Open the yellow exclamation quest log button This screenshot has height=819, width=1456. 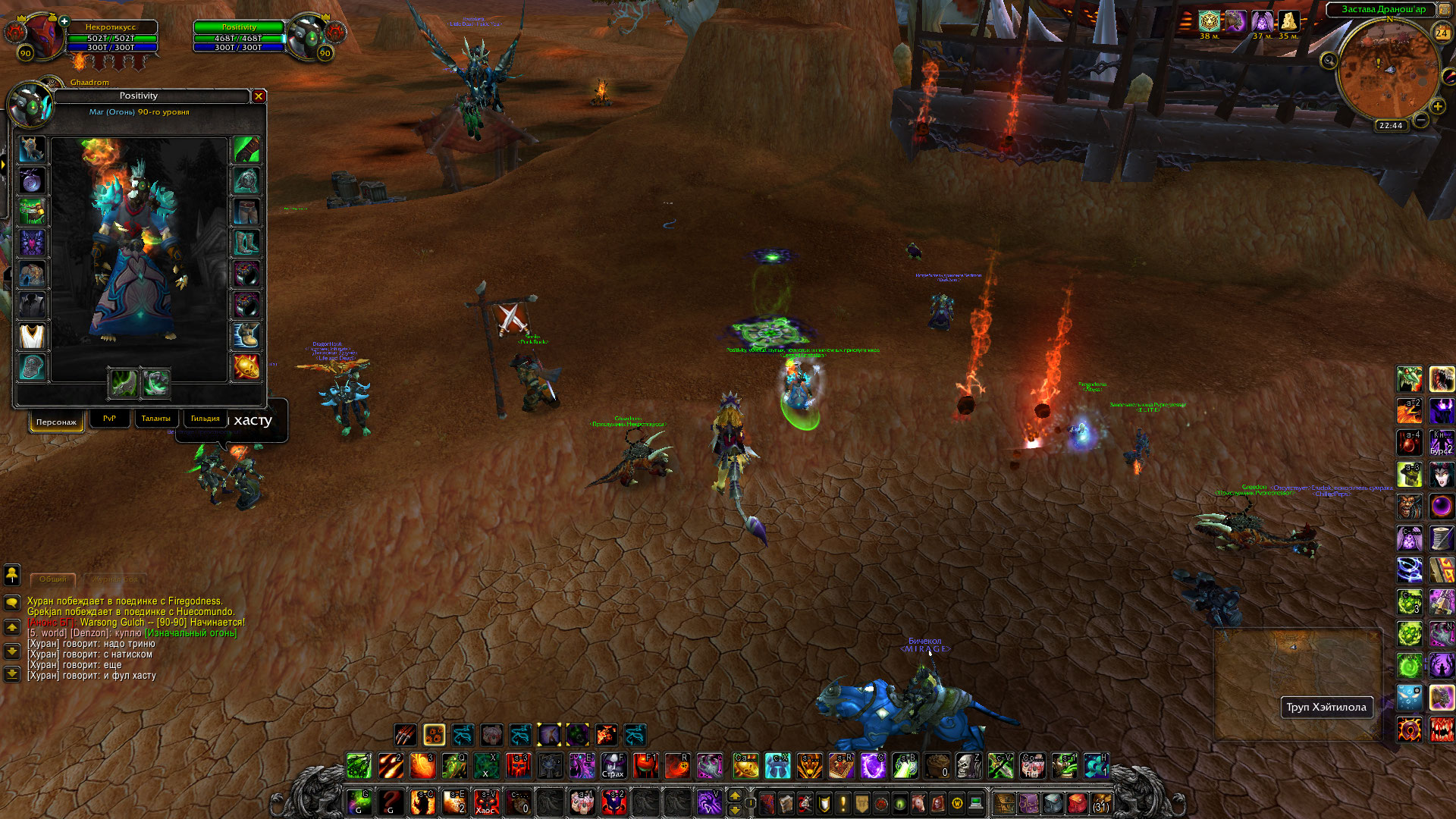843,803
